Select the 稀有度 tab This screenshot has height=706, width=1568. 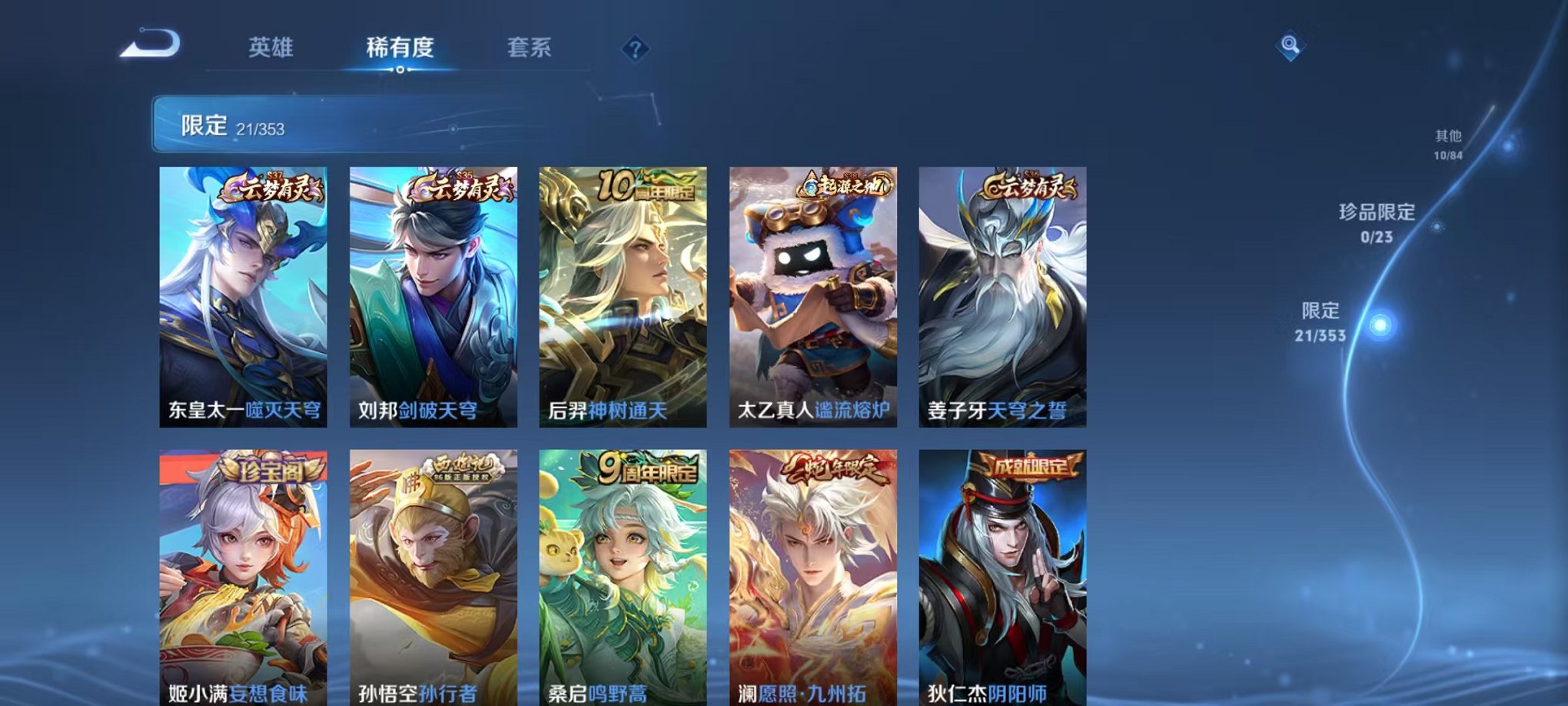[400, 48]
